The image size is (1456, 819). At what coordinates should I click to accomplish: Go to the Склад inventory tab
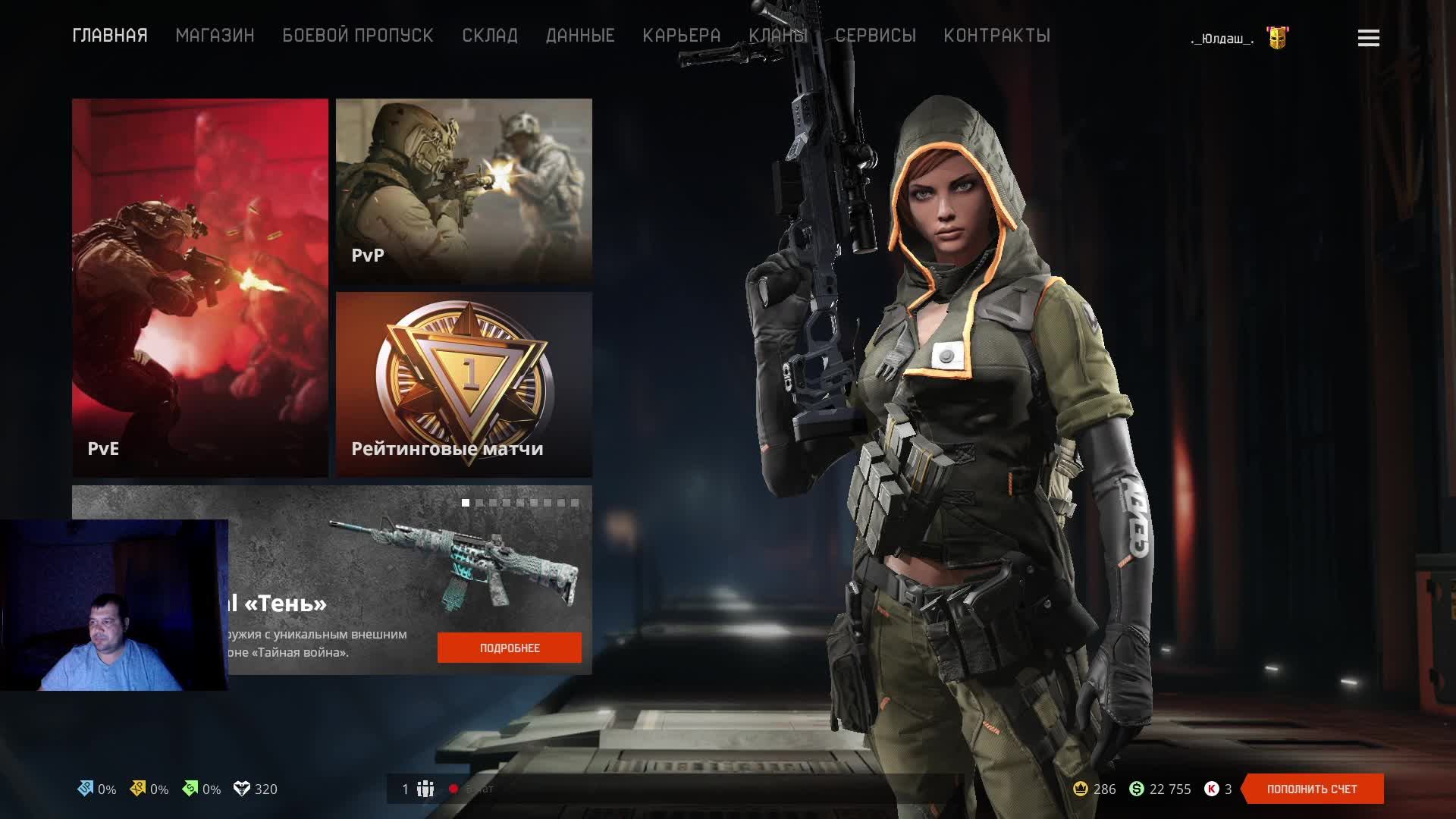(x=489, y=36)
